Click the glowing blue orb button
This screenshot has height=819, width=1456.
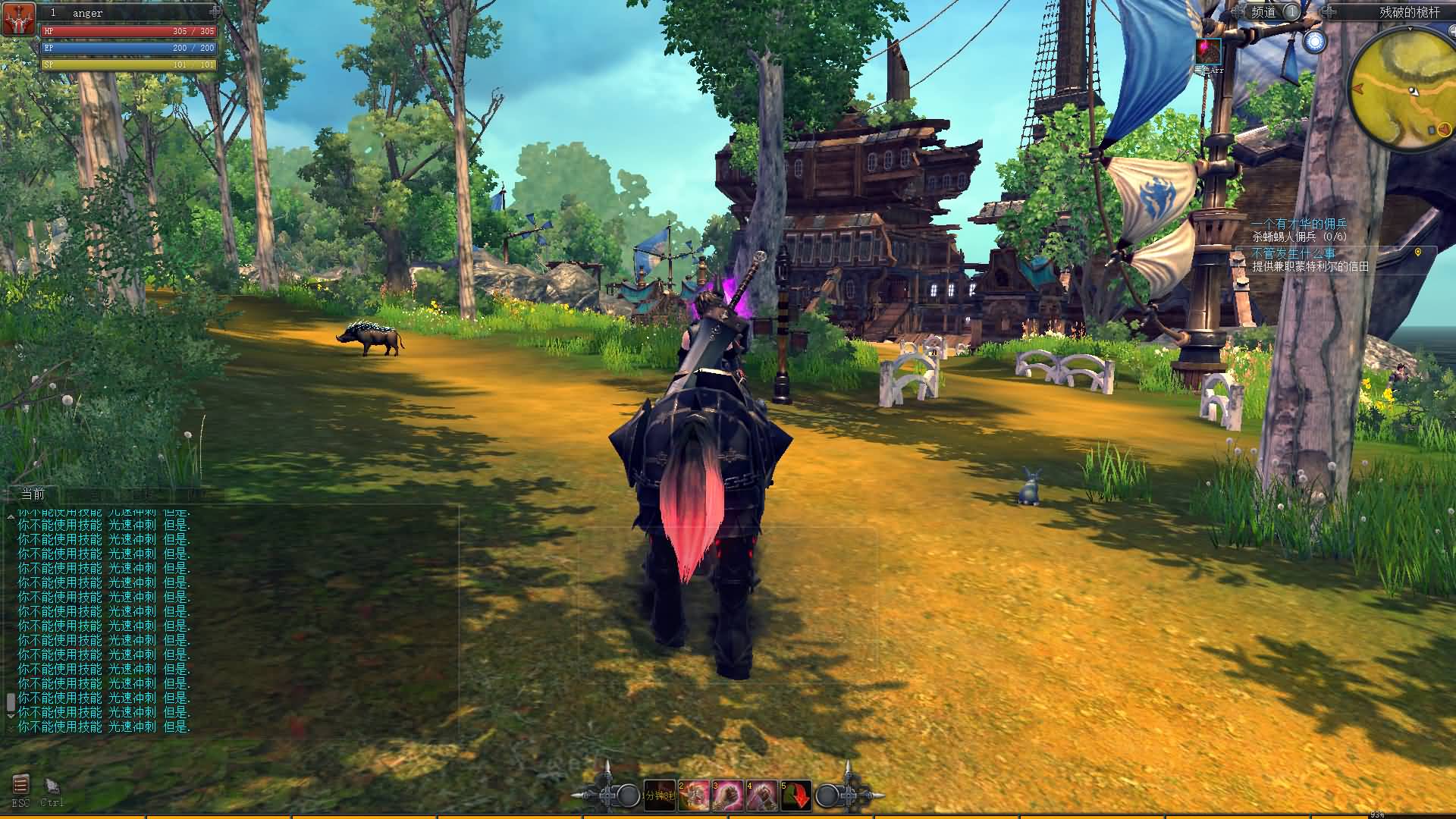[x=1316, y=42]
